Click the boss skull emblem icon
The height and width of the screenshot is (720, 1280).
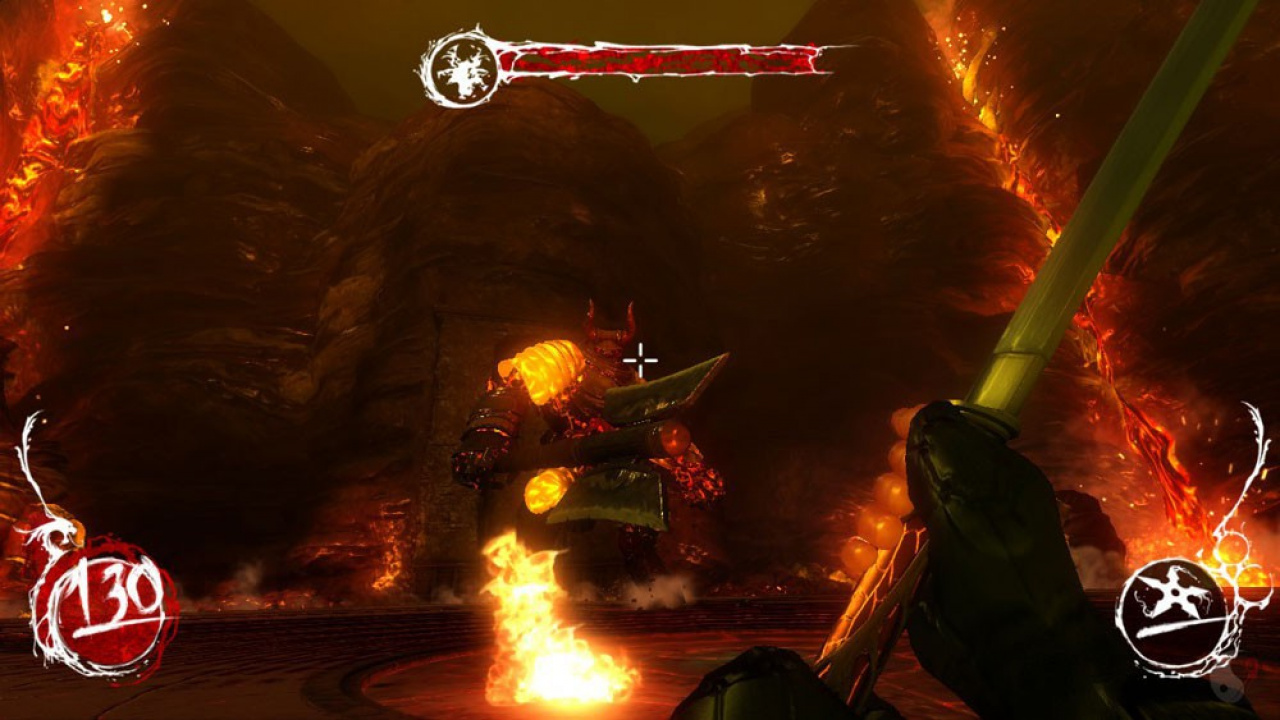[460, 68]
